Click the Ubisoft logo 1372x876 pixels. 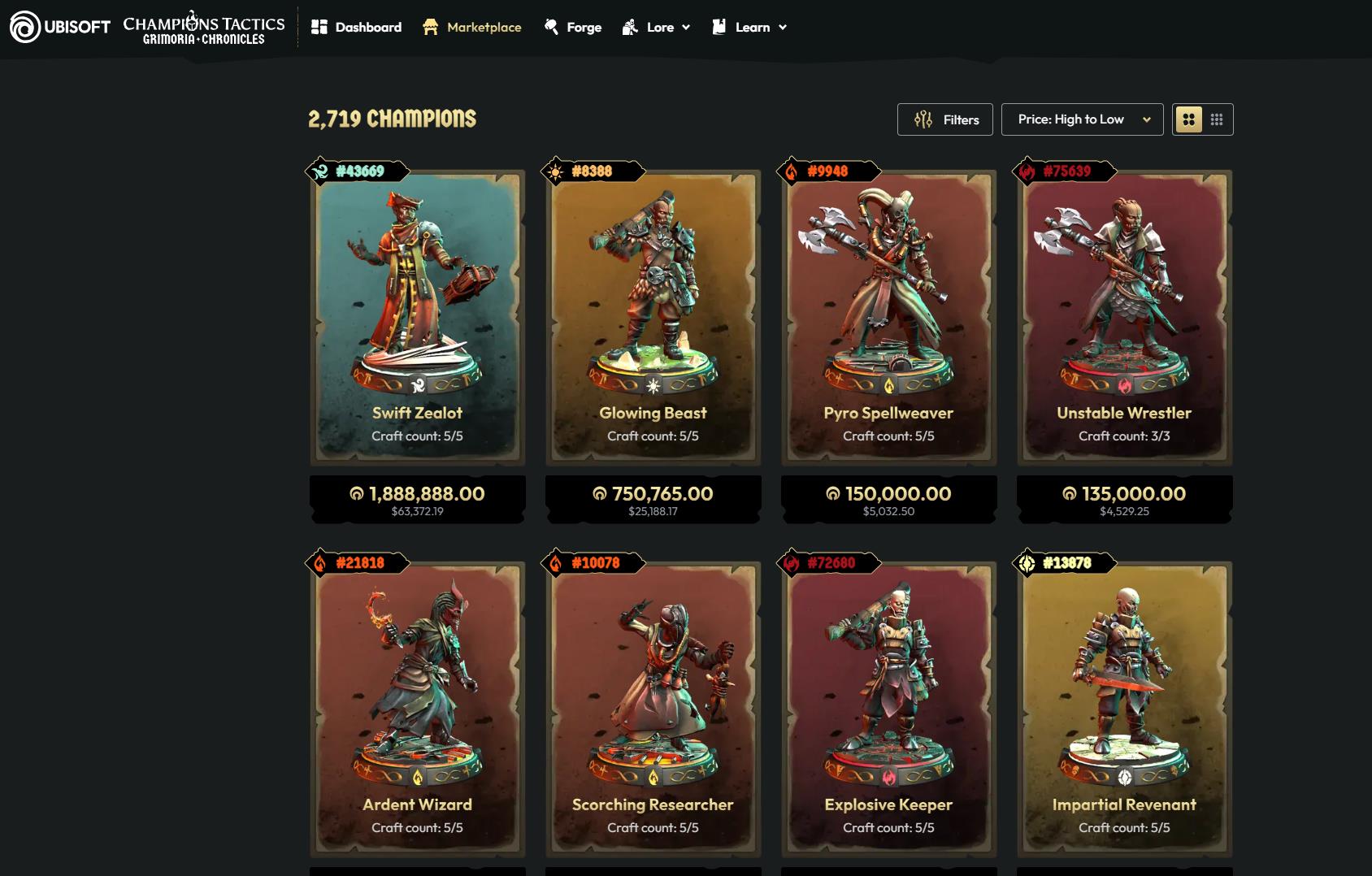[x=60, y=27]
